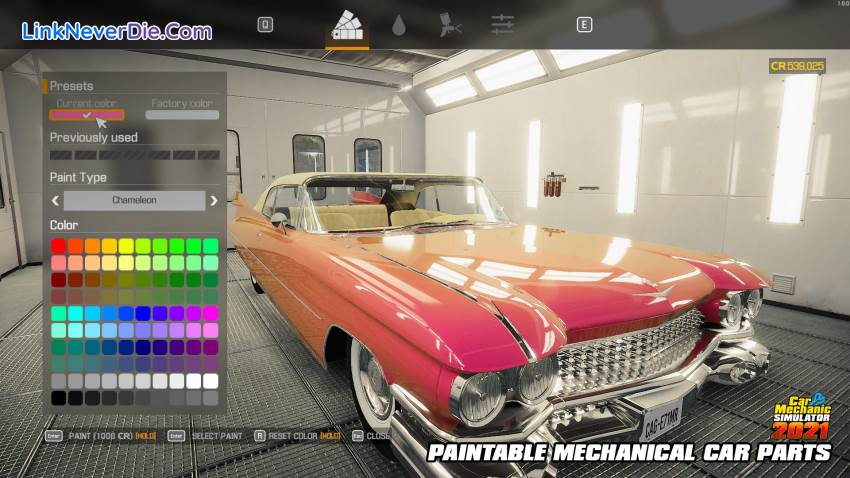
Task: Go to next paint type
Action: tap(213, 200)
